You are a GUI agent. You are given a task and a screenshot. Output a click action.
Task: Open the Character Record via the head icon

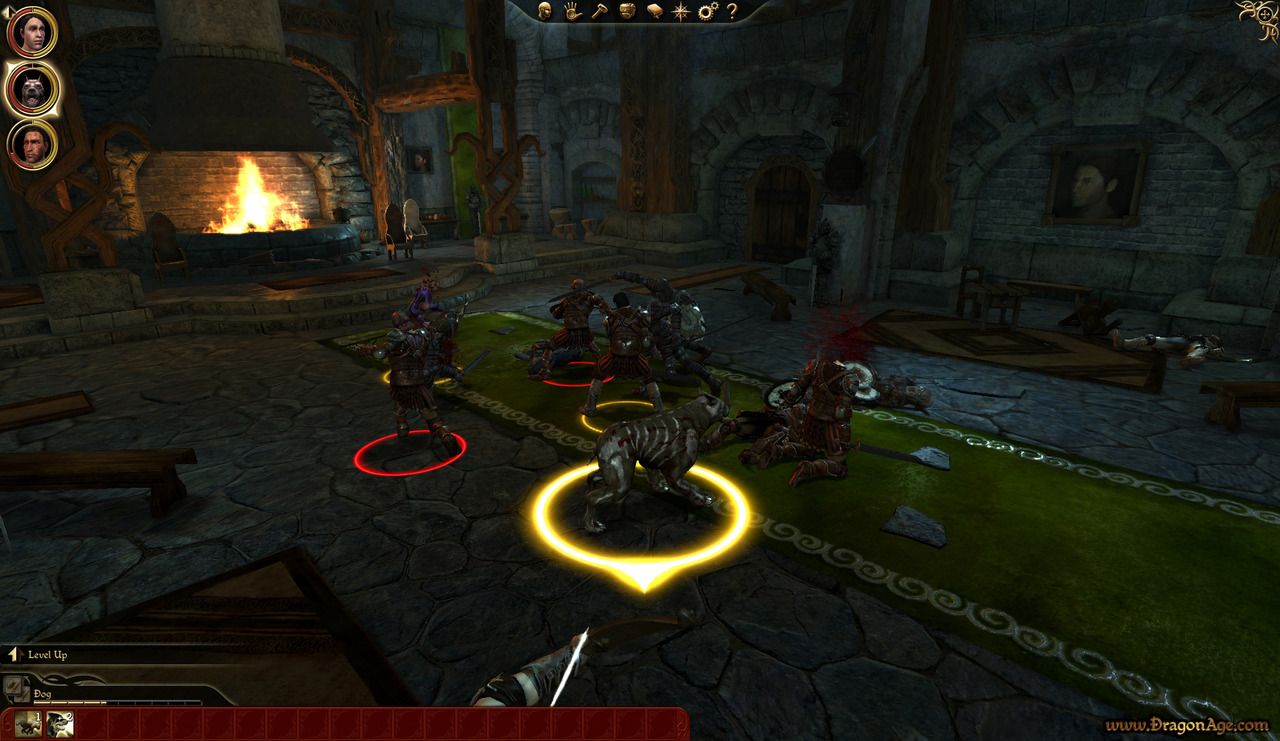click(545, 10)
